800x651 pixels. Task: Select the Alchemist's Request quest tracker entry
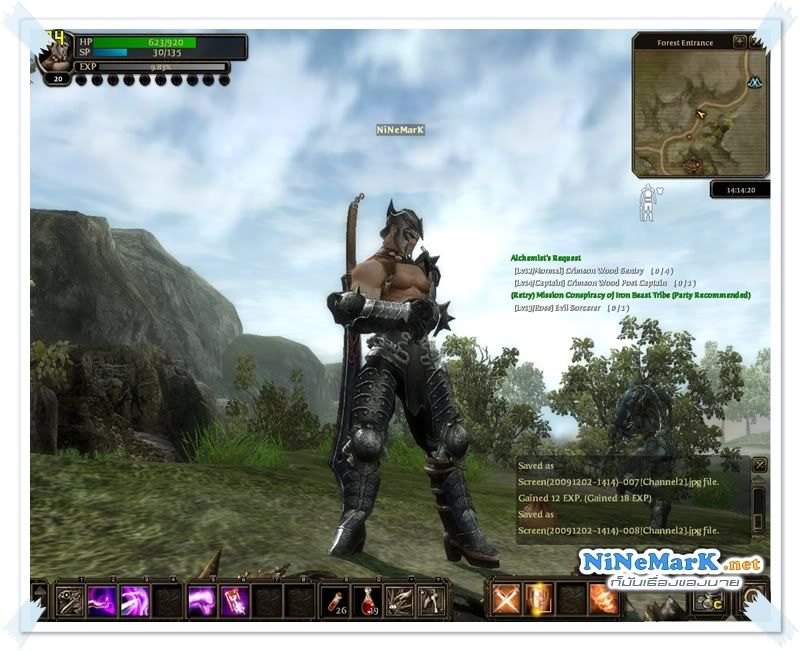(546, 258)
